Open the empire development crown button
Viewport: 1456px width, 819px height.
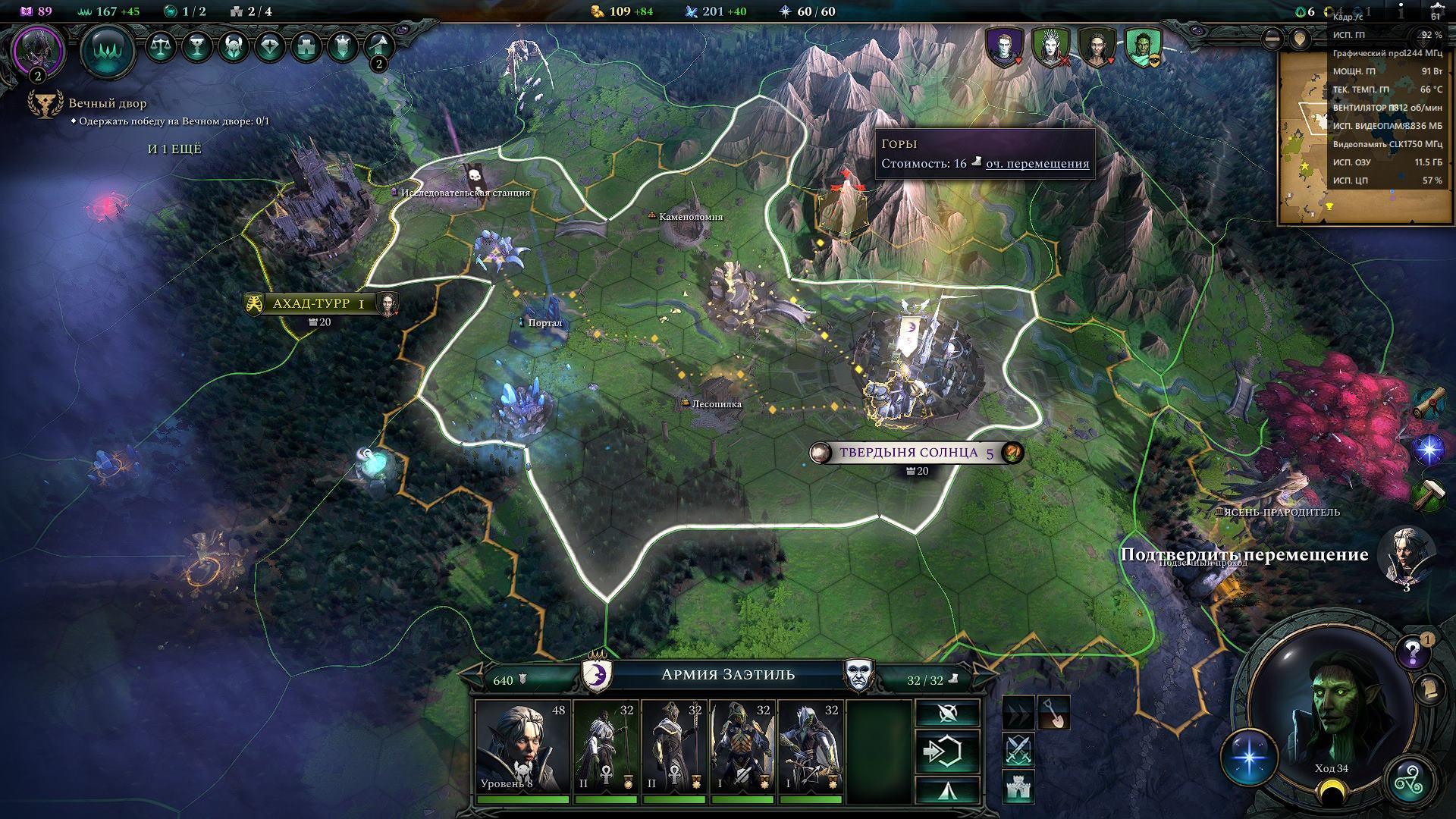[x=107, y=52]
